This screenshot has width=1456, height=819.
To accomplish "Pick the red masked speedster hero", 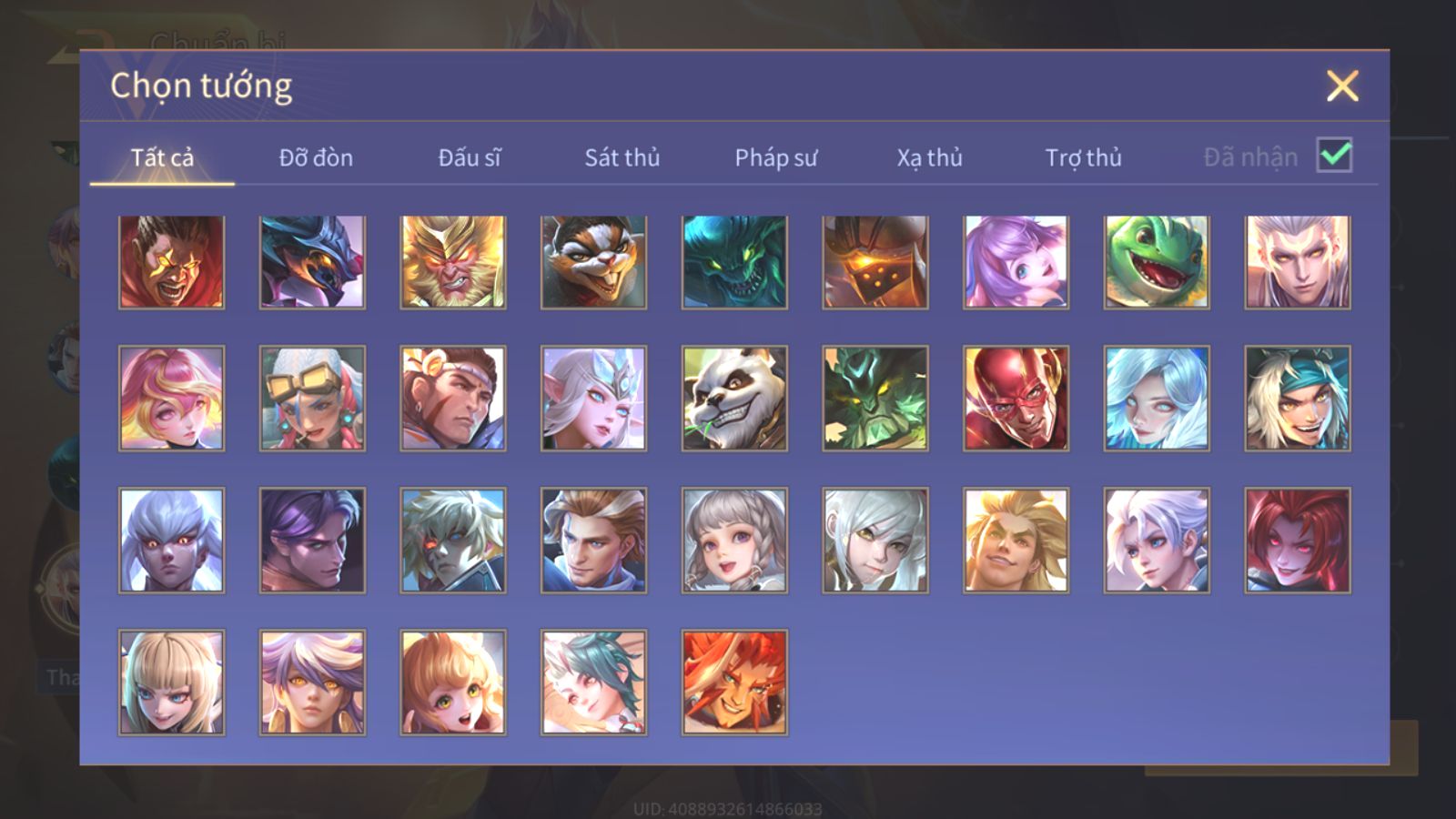I will point(1016,399).
